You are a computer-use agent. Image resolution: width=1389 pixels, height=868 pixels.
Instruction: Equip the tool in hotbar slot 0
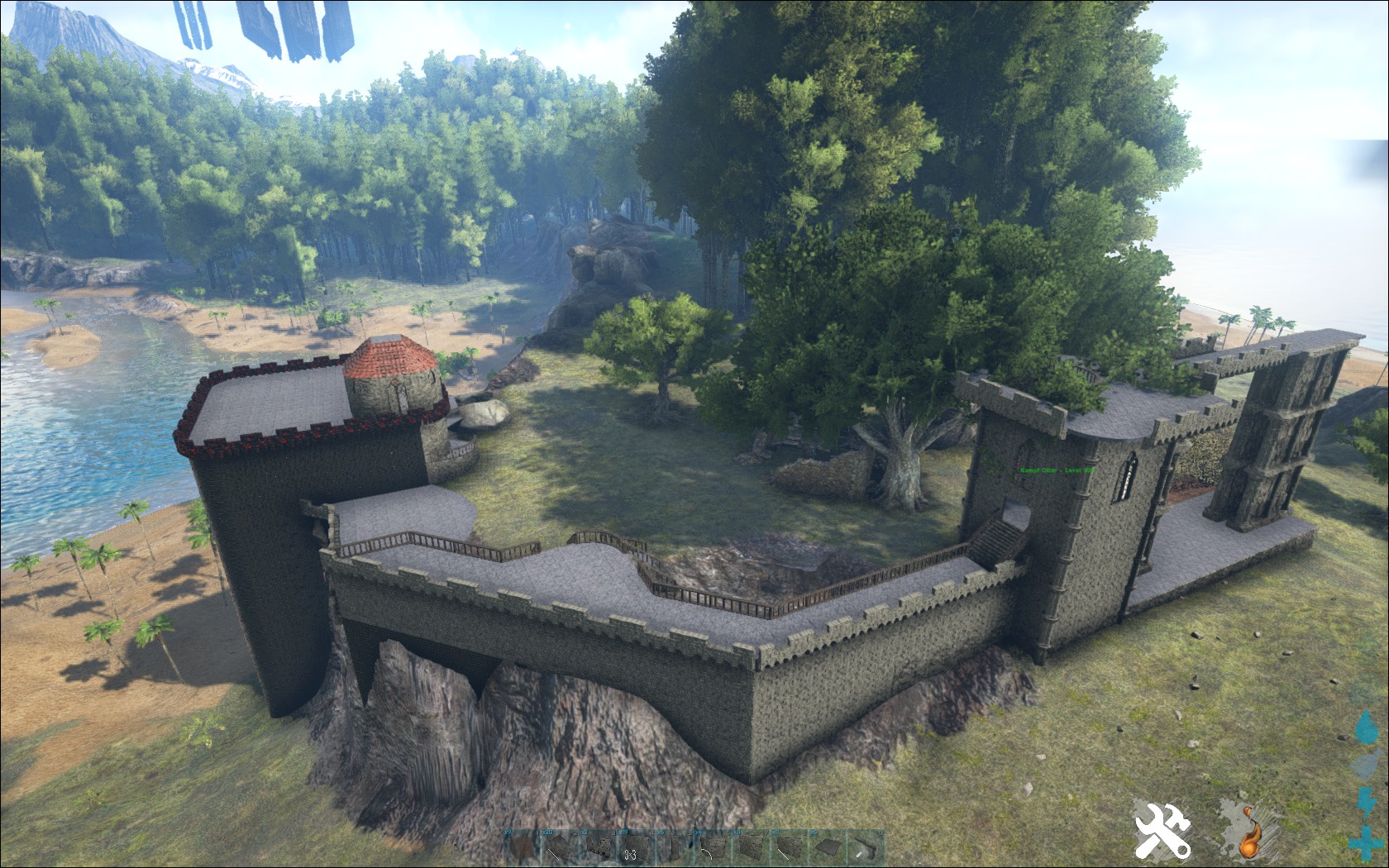[865, 849]
